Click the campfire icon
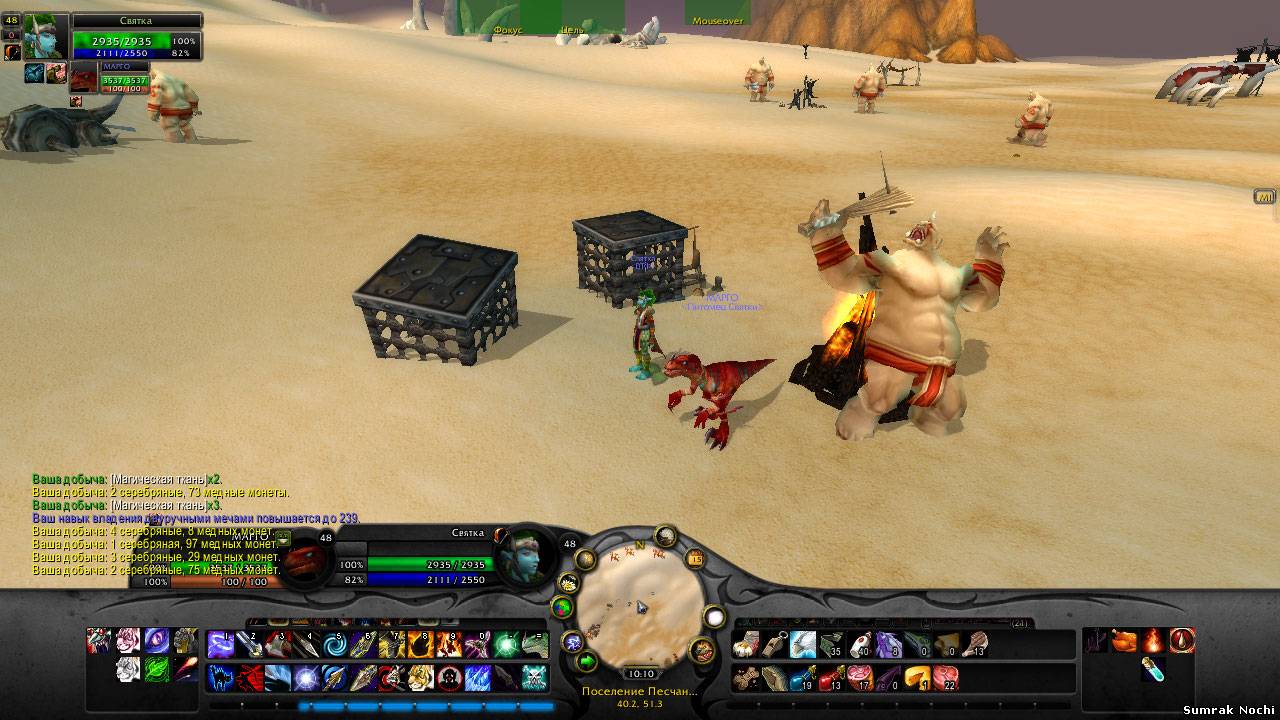 coord(1154,640)
